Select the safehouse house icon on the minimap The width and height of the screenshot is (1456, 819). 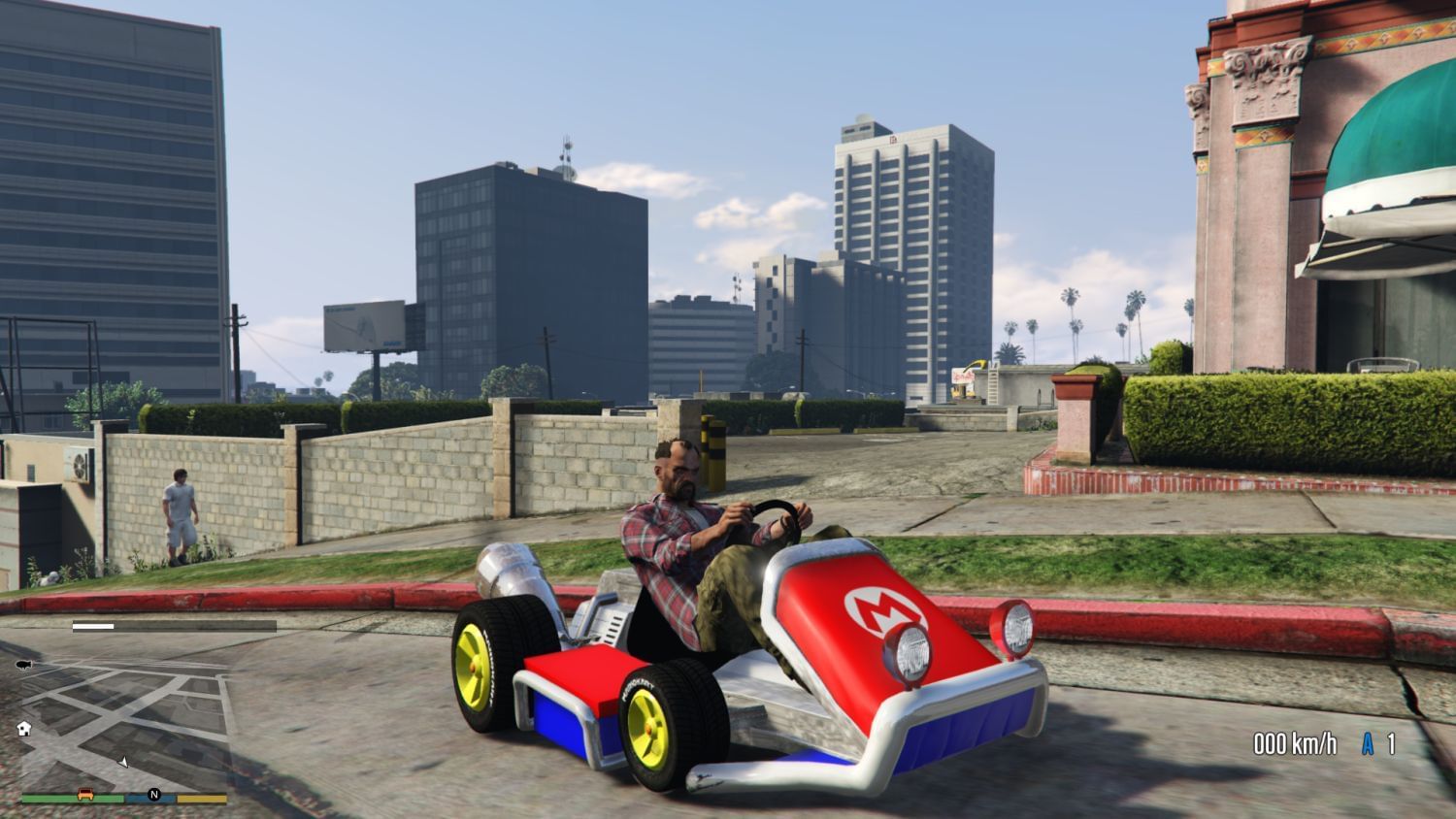point(24,727)
